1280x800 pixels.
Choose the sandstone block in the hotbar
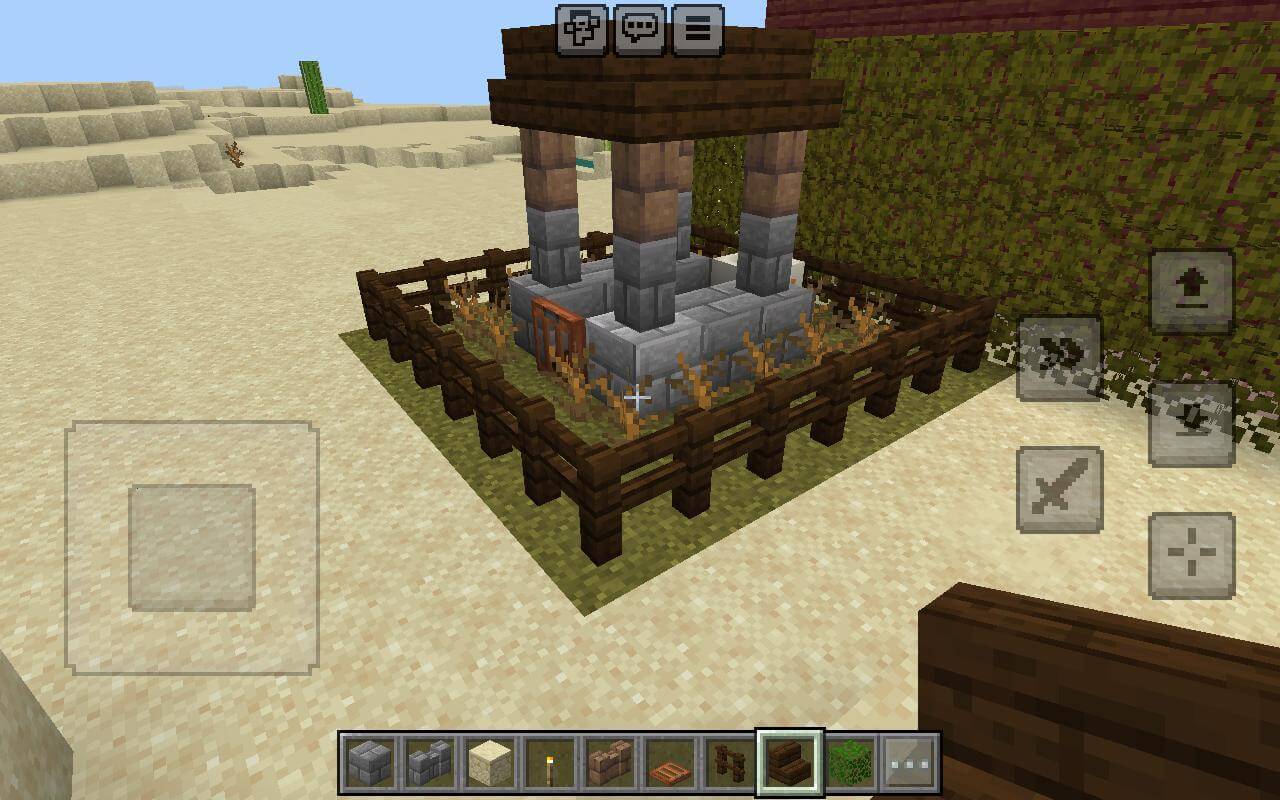point(490,763)
